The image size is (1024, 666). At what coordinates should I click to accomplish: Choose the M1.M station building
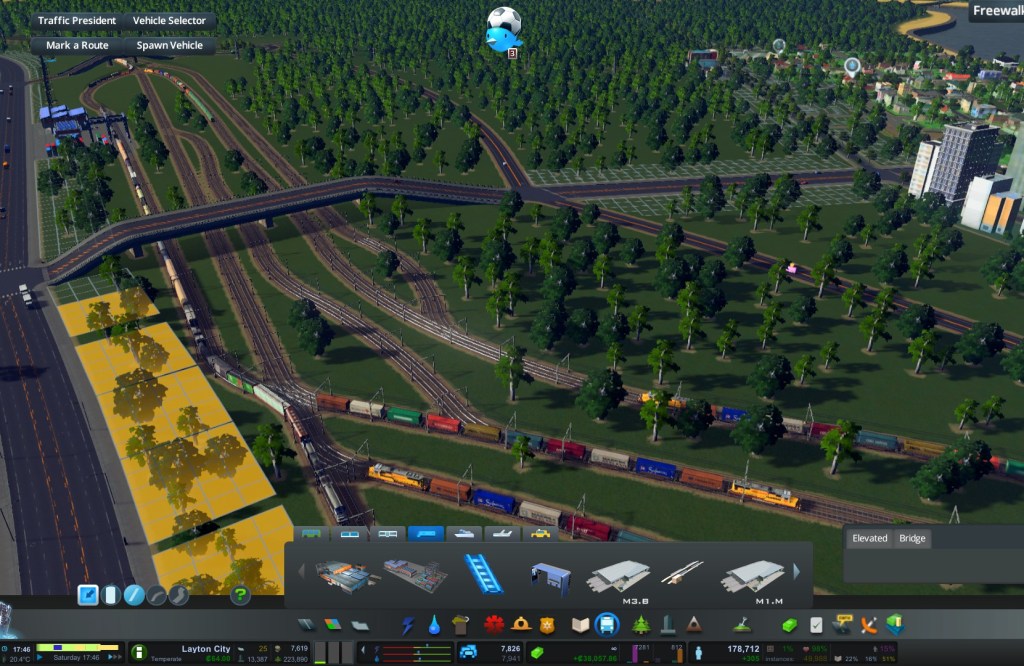[x=754, y=576]
